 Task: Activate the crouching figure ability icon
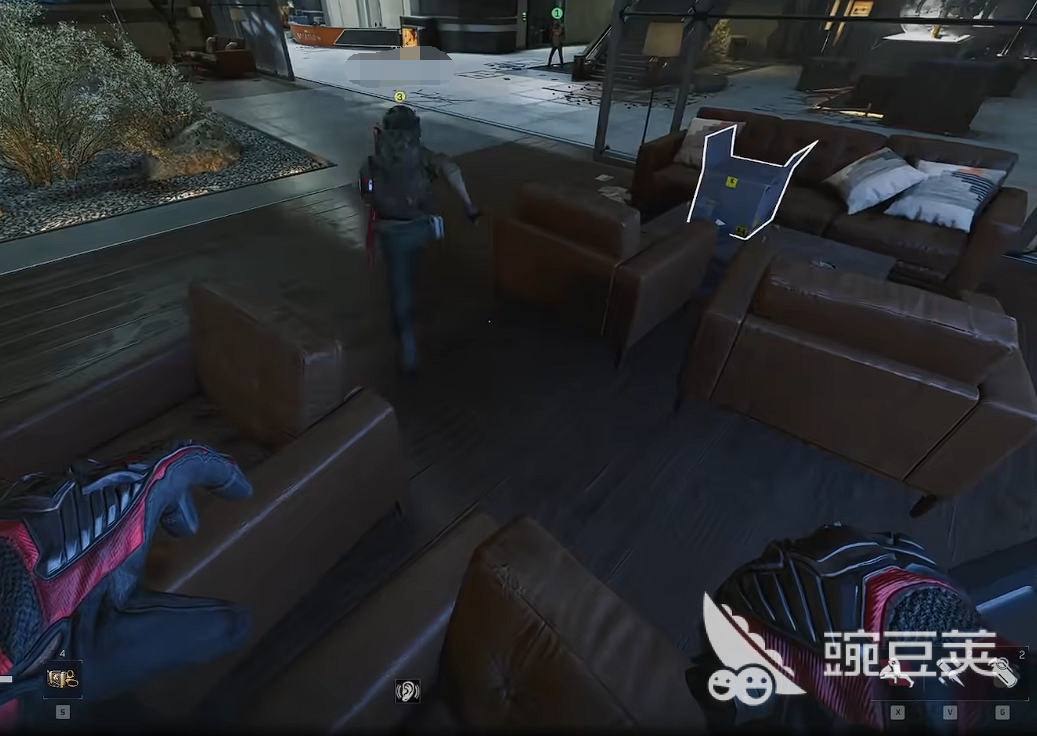[x=895, y=677]
